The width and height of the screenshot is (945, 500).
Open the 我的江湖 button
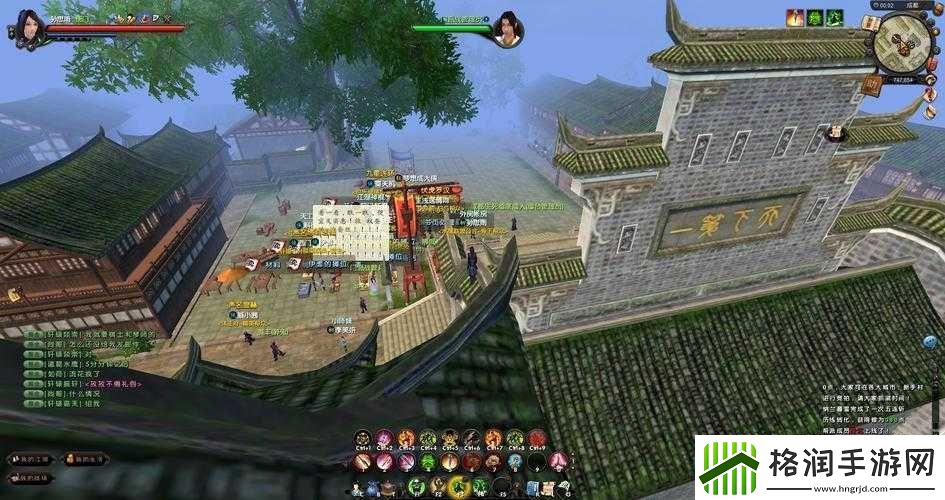28,458
